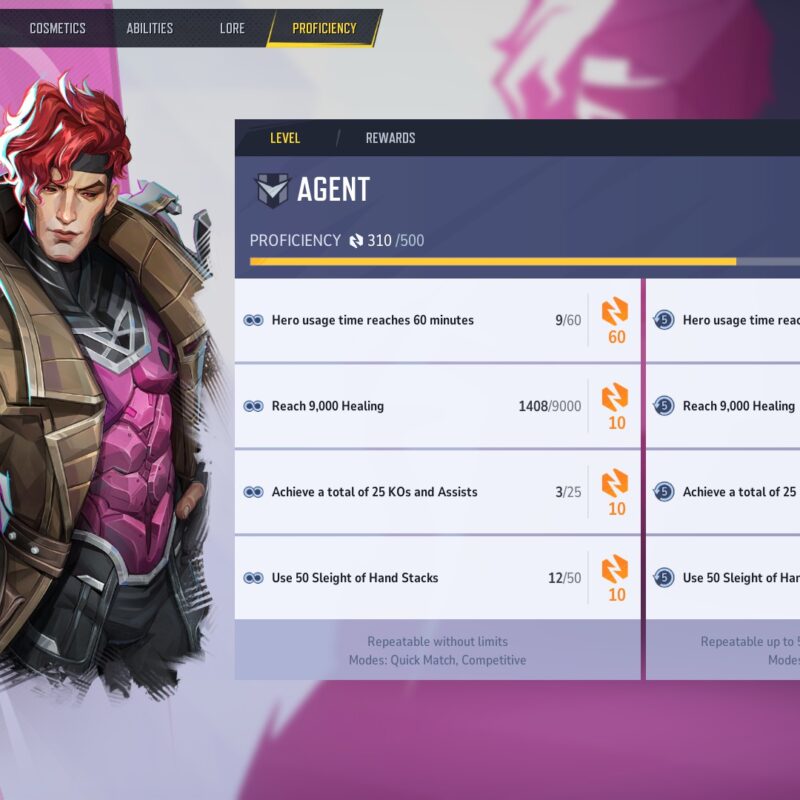
Task: Open the Cosmetics tab
Action: [57, 28]
